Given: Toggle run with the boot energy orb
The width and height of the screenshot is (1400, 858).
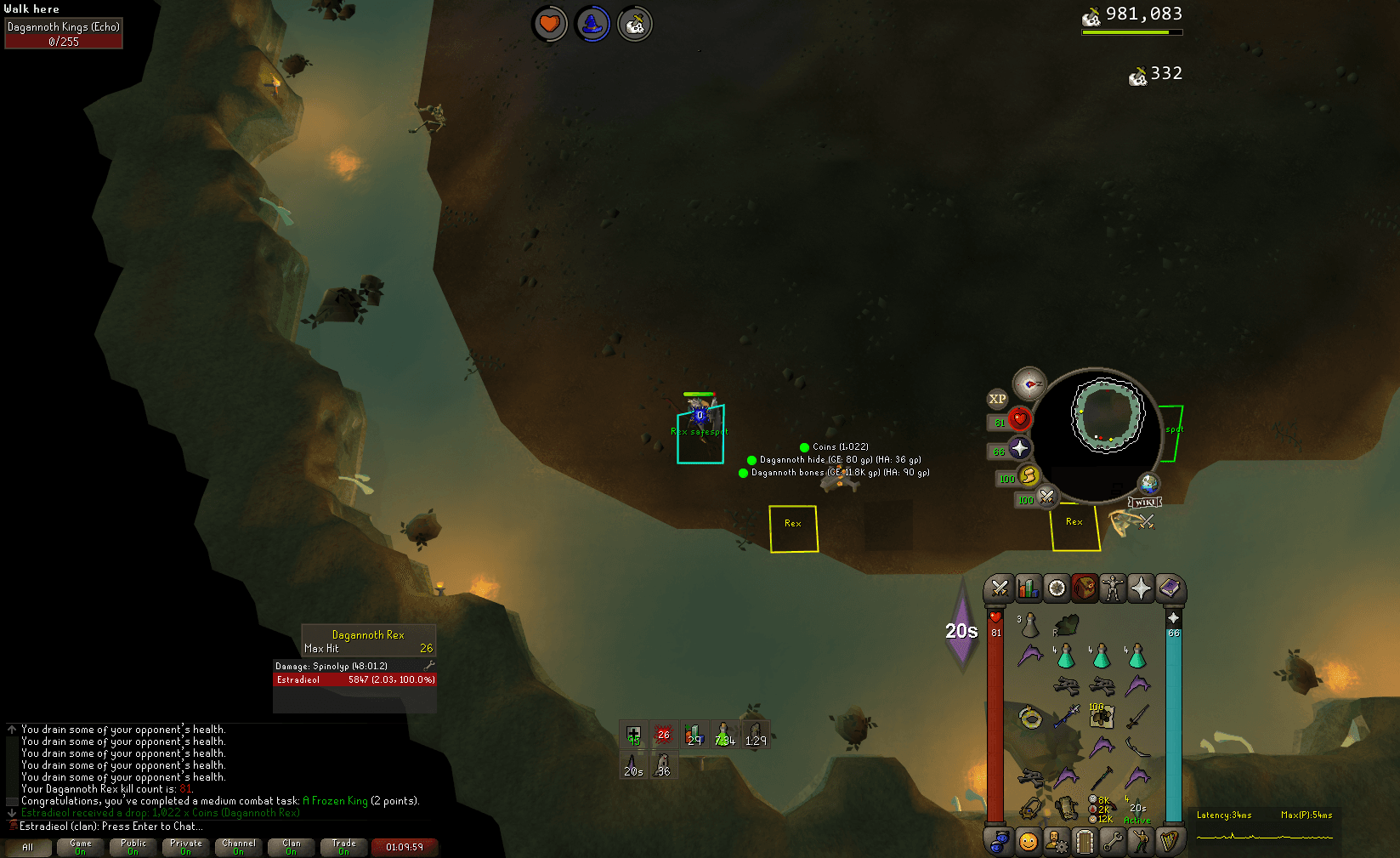Looking at the screenshot, I should coord(1028,476).
